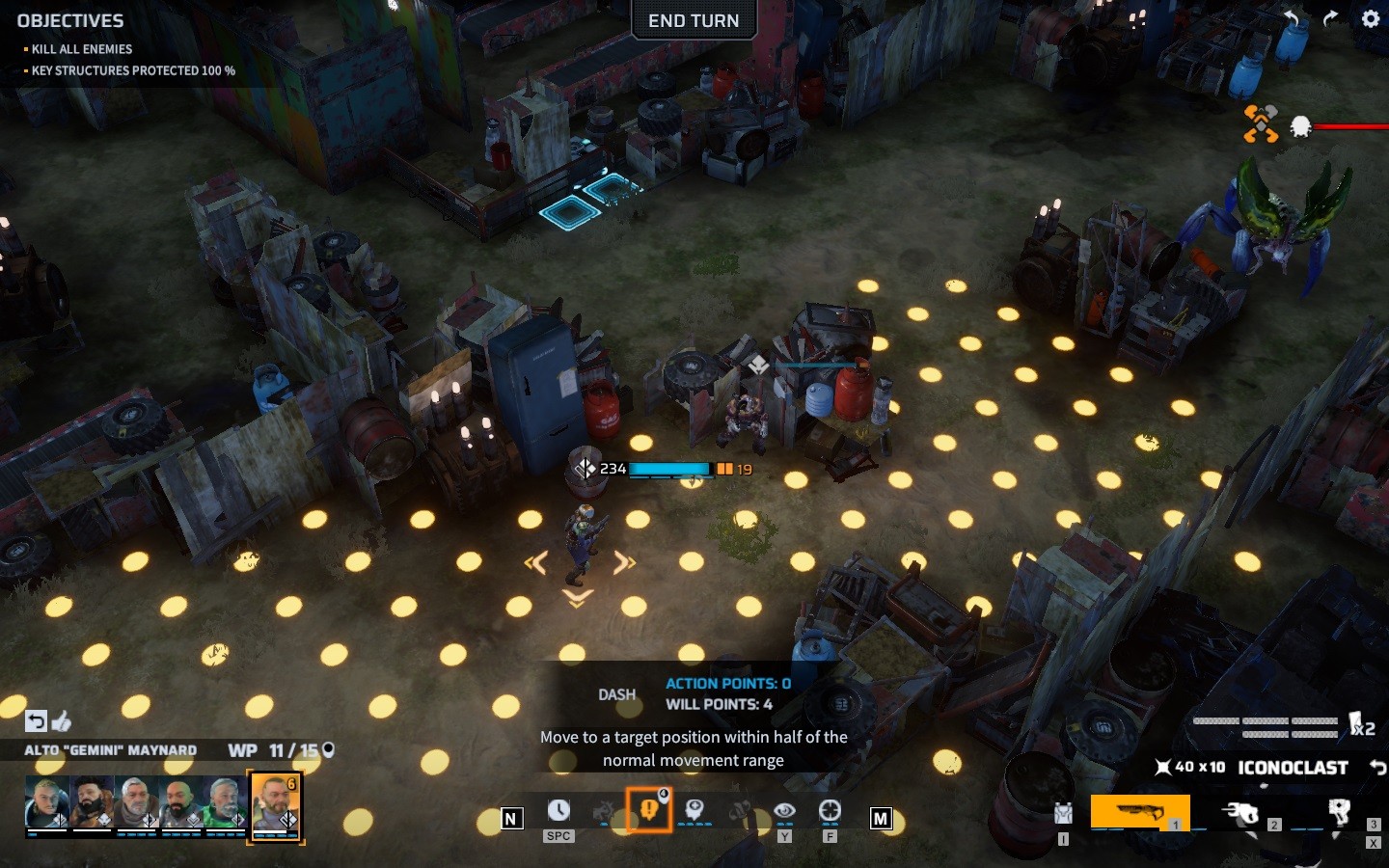This screenshot has height=868, width=1389.
Task: Select the Iconoclast shotgun weapon slot
Action: (1139, 812)
